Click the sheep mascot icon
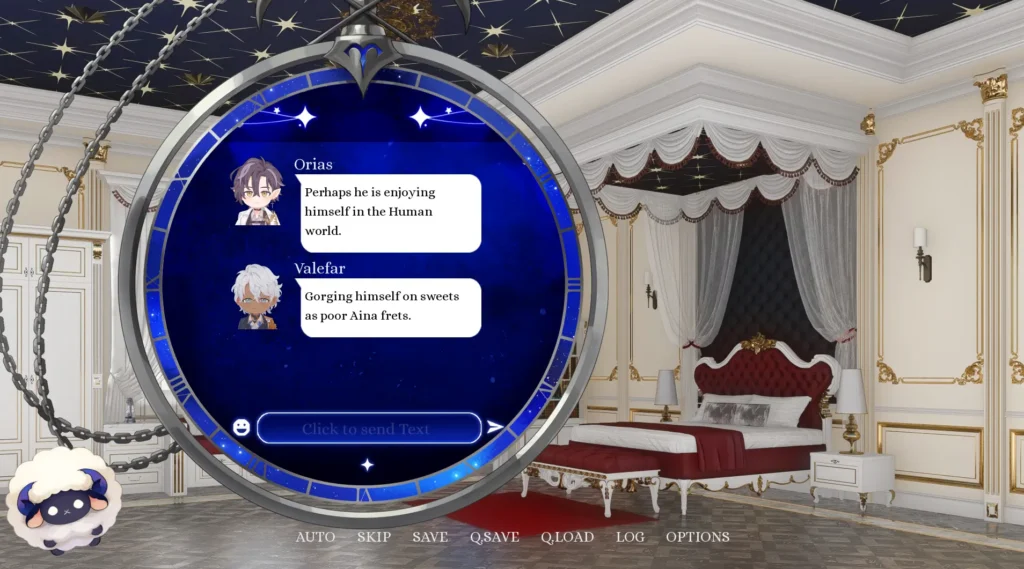 (x=60, y=500)
